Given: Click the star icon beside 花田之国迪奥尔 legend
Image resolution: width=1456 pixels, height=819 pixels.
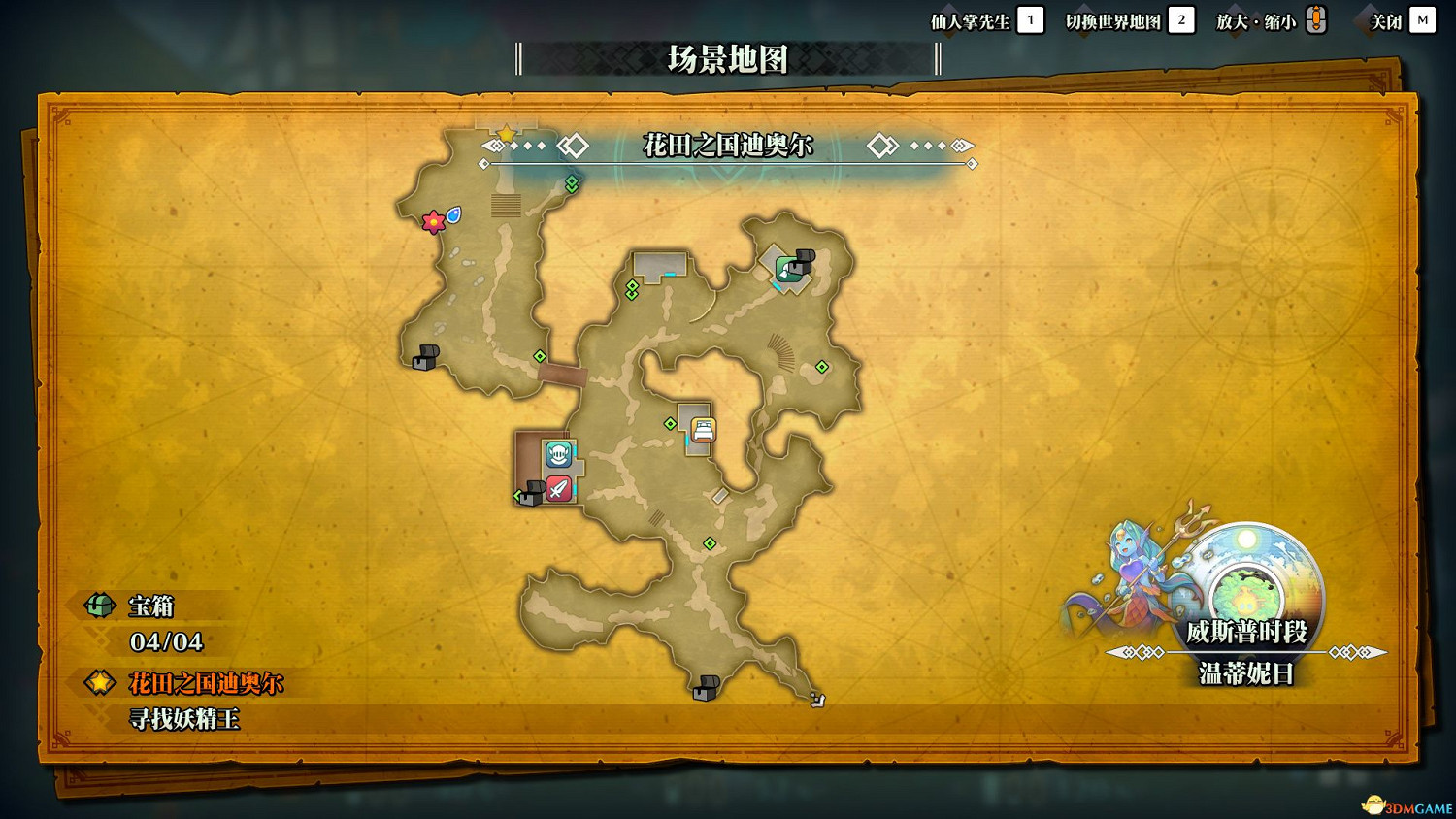Looking at the screenshot, I should [x=98, y=682].
